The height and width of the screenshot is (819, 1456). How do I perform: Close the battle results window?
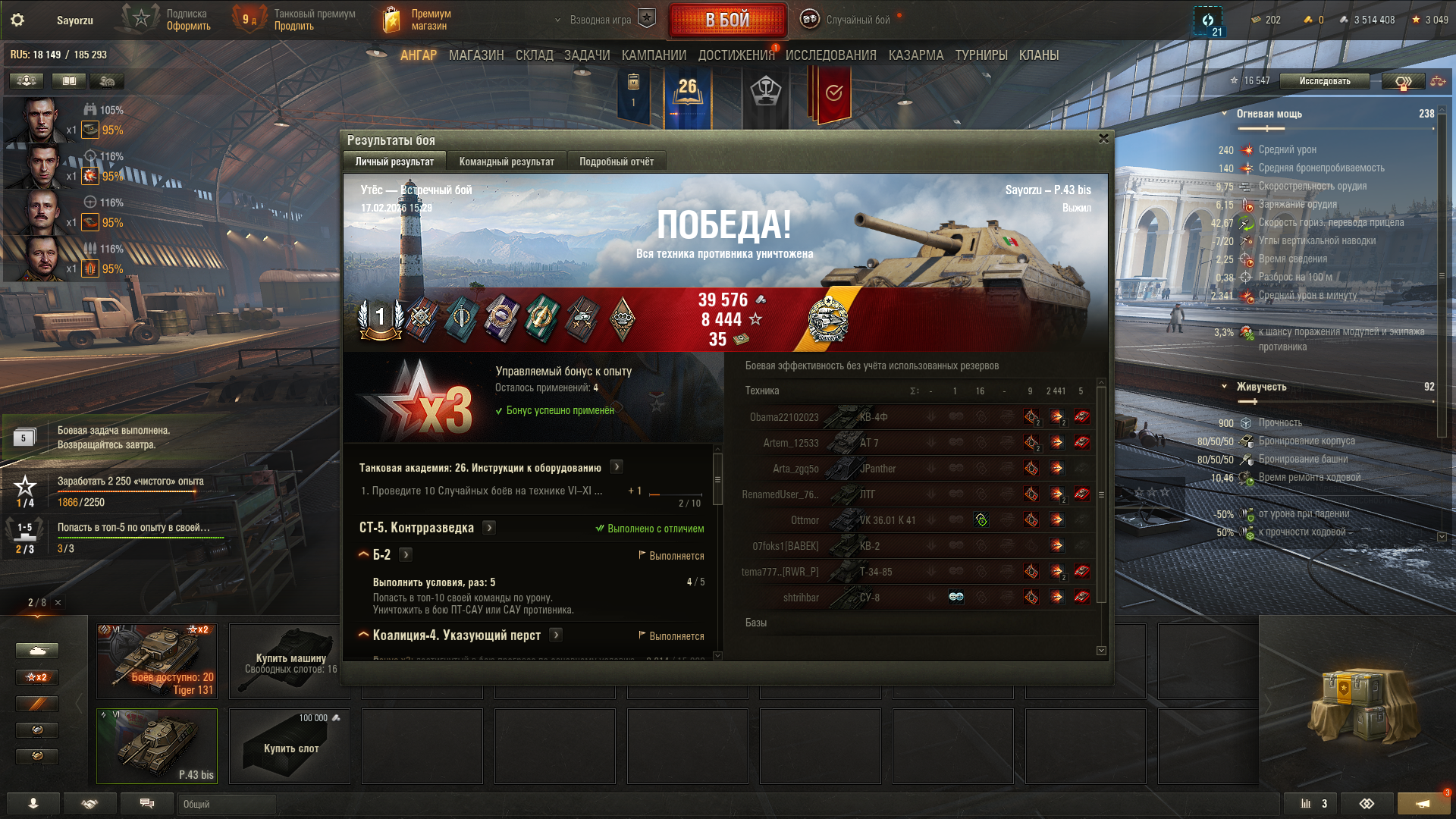pyautogui.click(x=1103, y=139)
